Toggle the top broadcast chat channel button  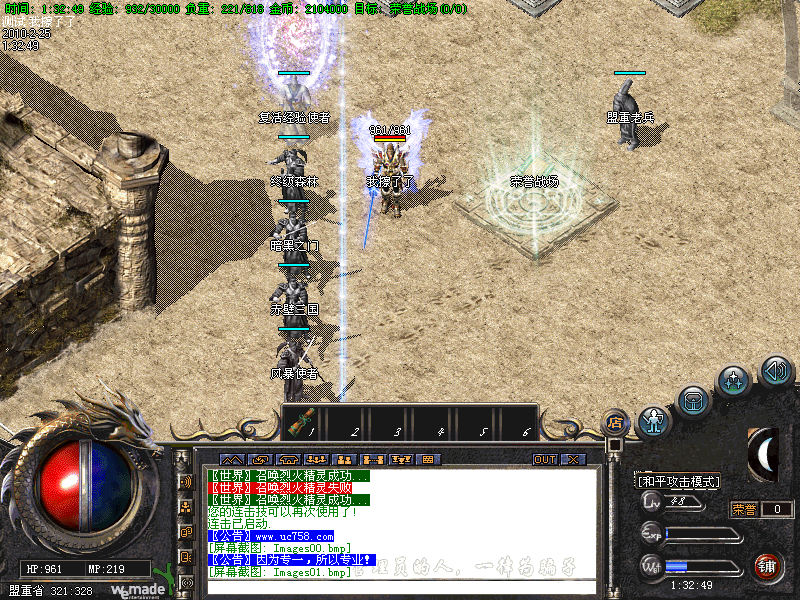coord(185,481)
